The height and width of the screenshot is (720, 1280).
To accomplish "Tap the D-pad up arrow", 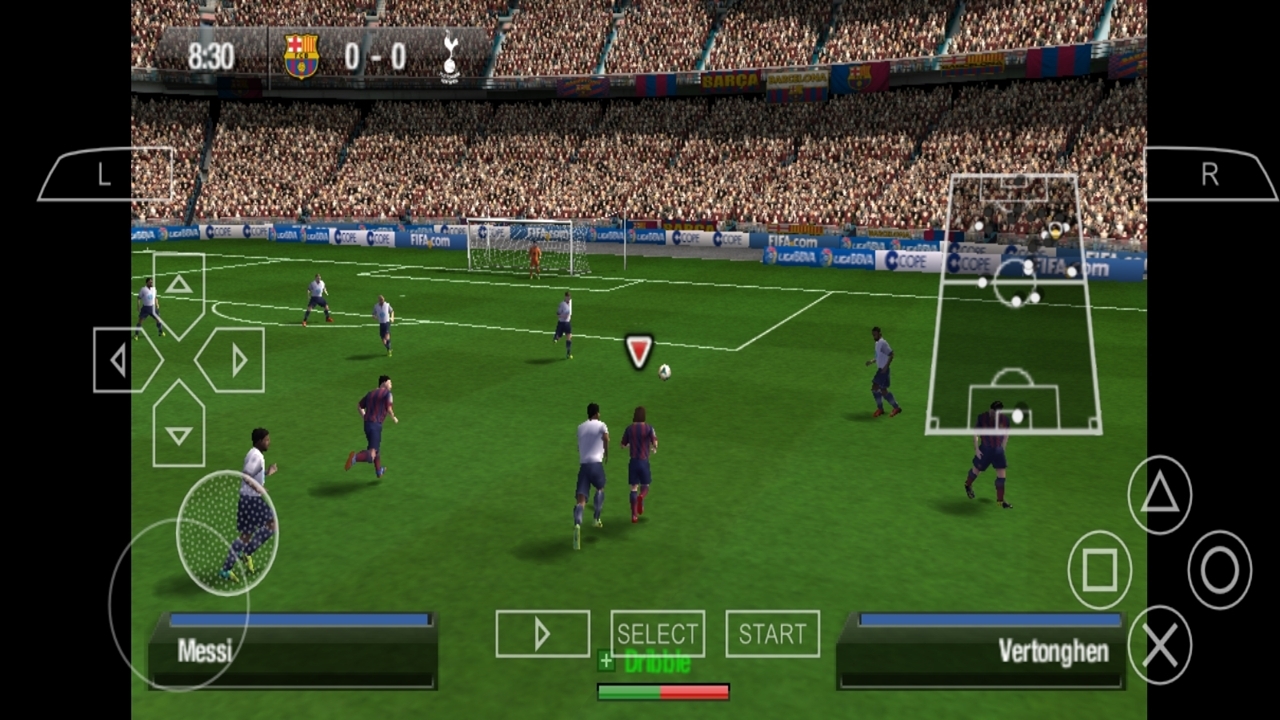I will pyautogui.click(x=179, y=287).
